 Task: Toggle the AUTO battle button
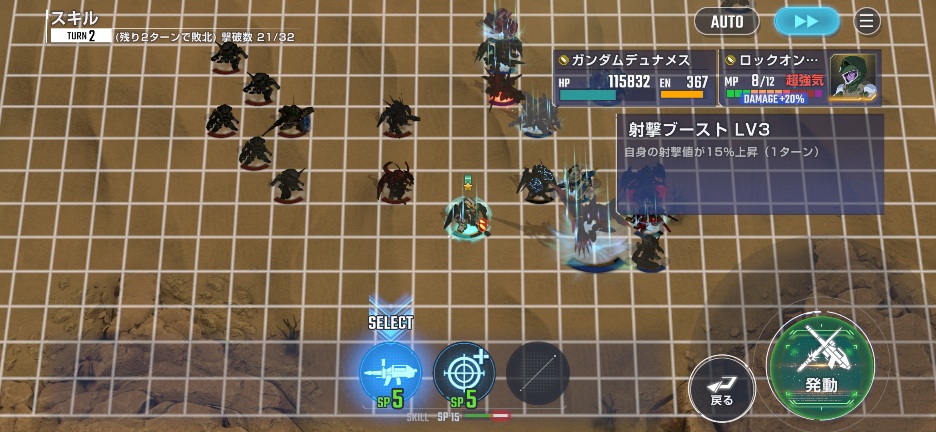point(727,21)
